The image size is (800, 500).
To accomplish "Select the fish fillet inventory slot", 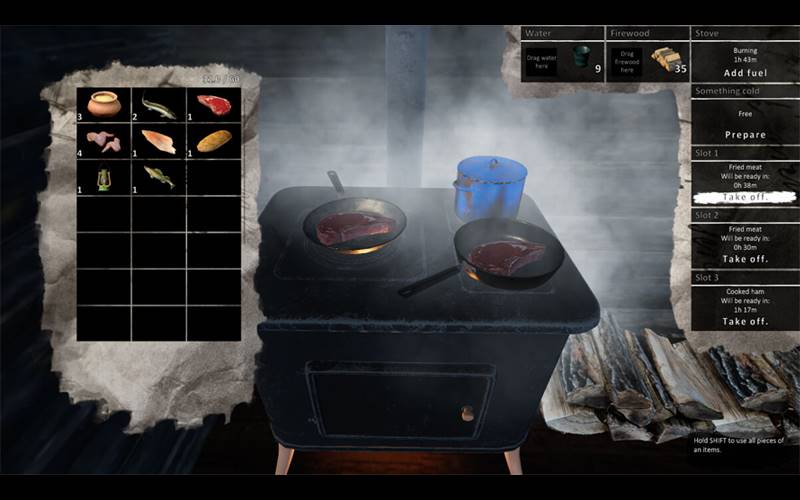I will (x=159, y=141).
